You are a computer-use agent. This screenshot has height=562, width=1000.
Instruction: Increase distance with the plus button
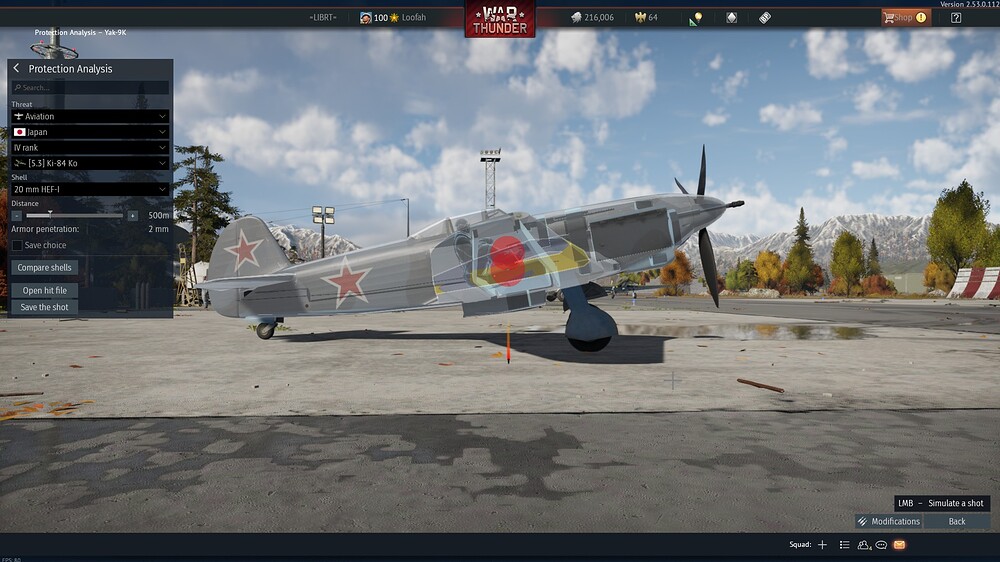pyautogui.click(x=133, y=215)
